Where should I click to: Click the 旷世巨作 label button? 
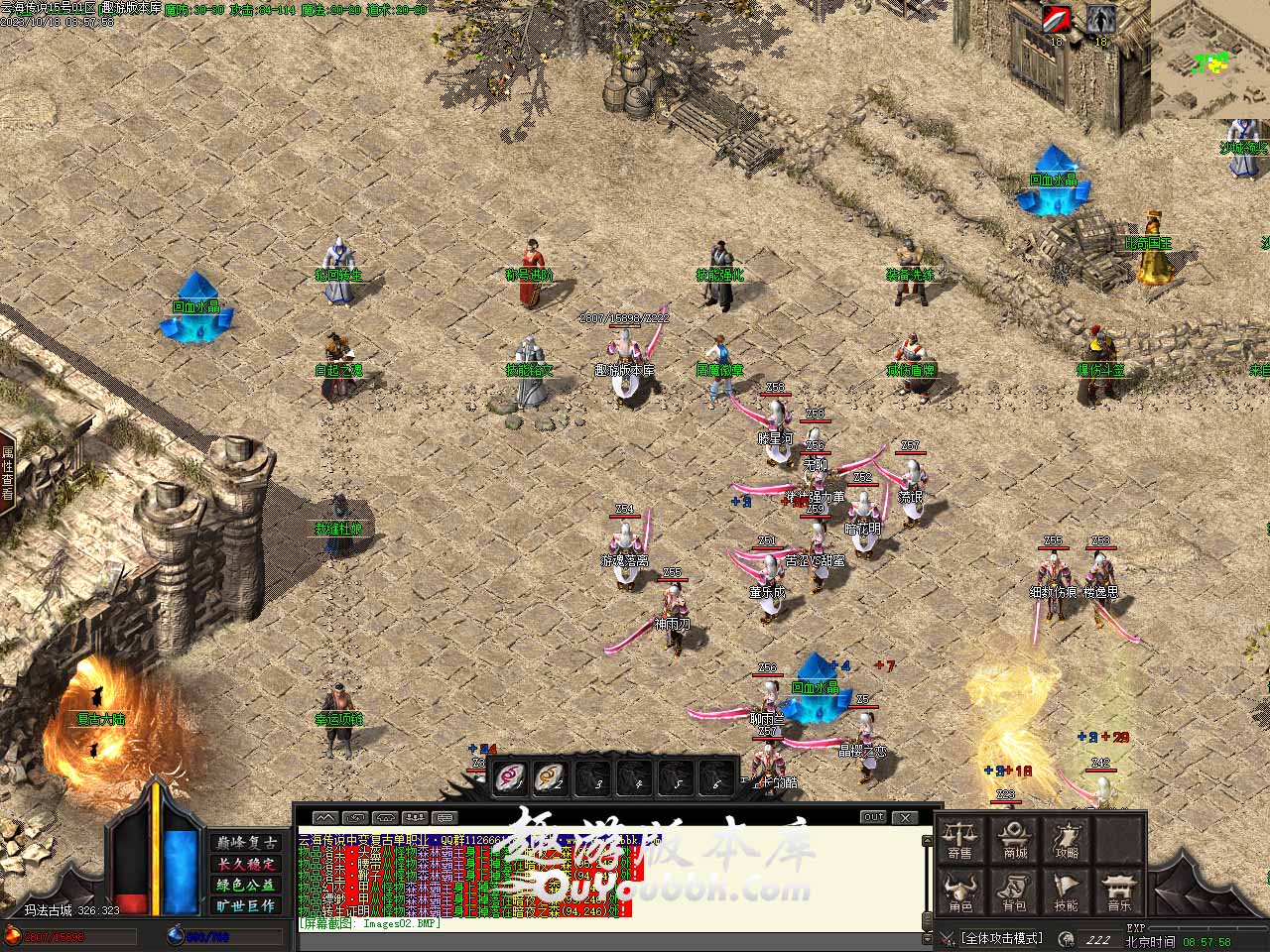click(x=246, y=905)
